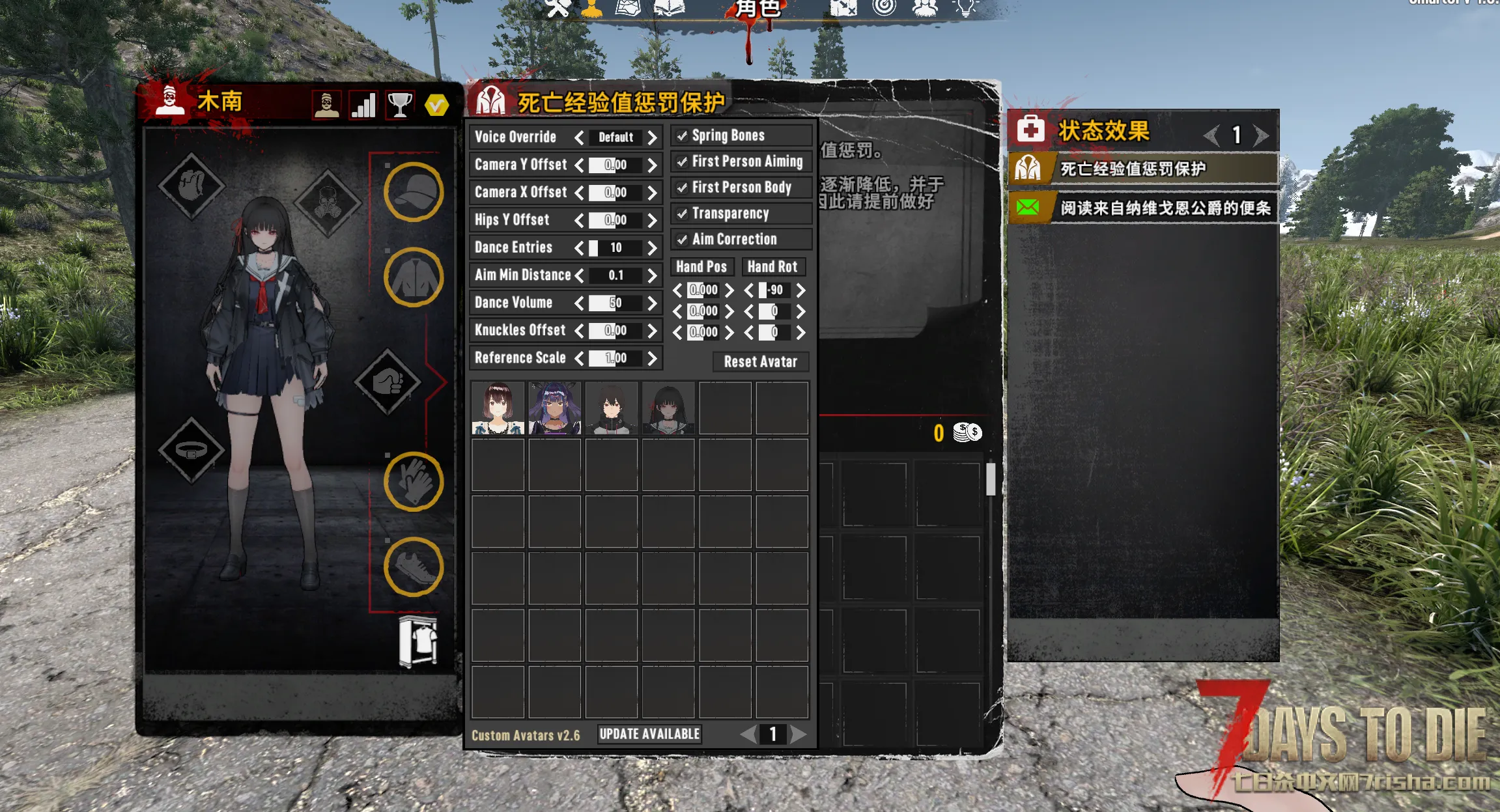
Task: Toggle the First Person Body option
Action: point(682,188)
